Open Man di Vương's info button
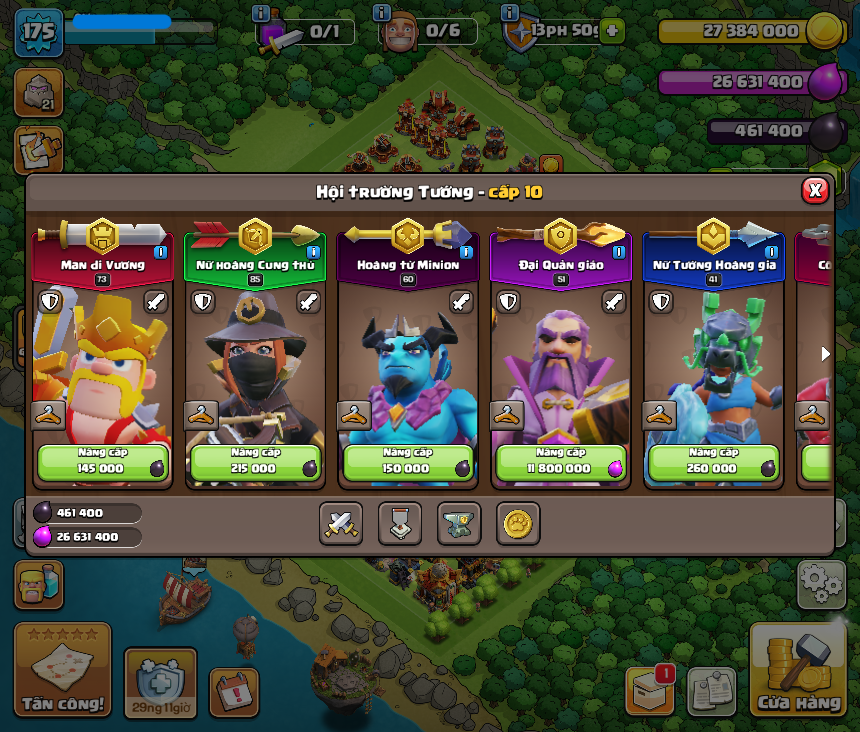The width and height of the screenshot is (860, 732). tap(160, 252)
